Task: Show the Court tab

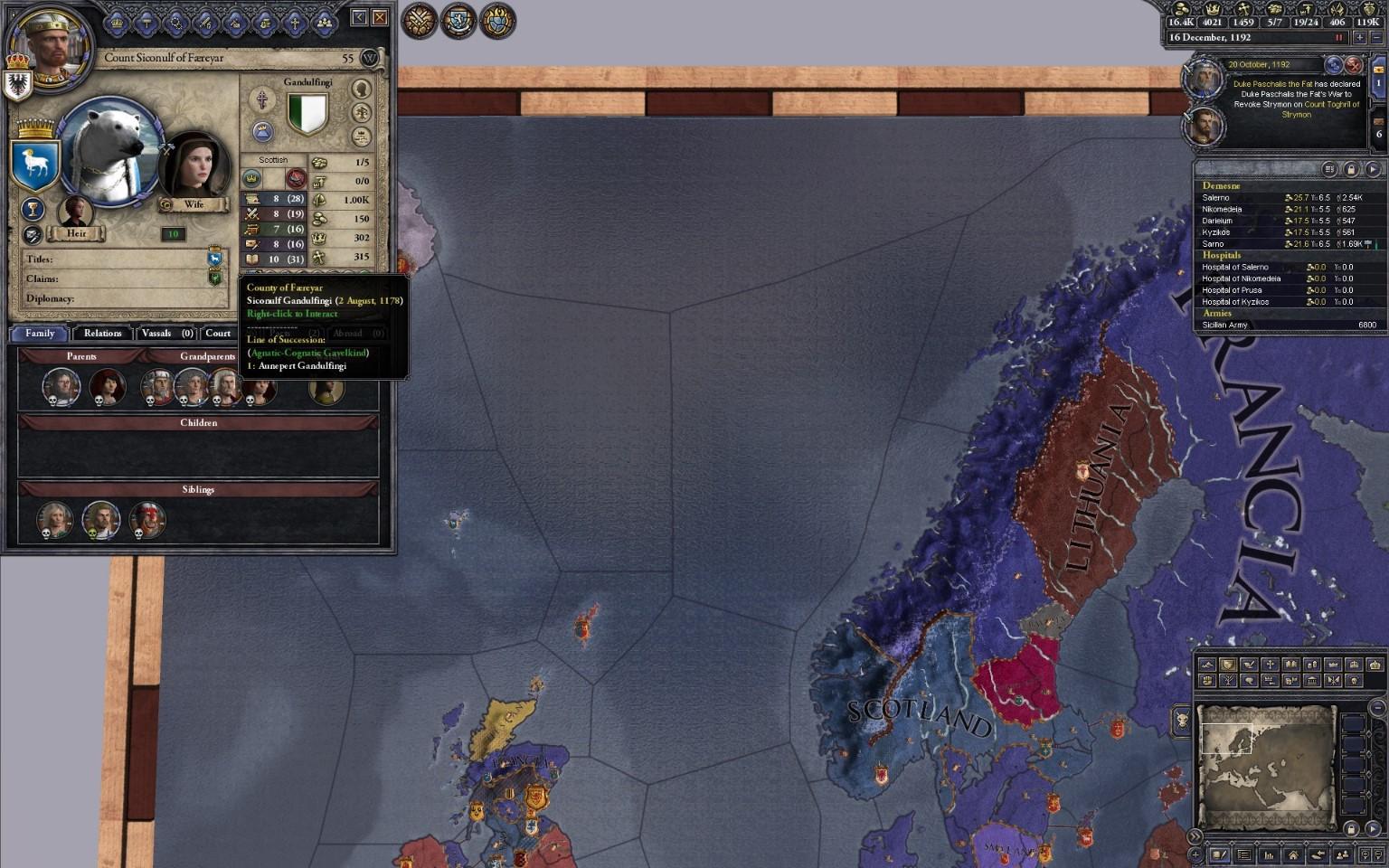Action: pos(218,333)
